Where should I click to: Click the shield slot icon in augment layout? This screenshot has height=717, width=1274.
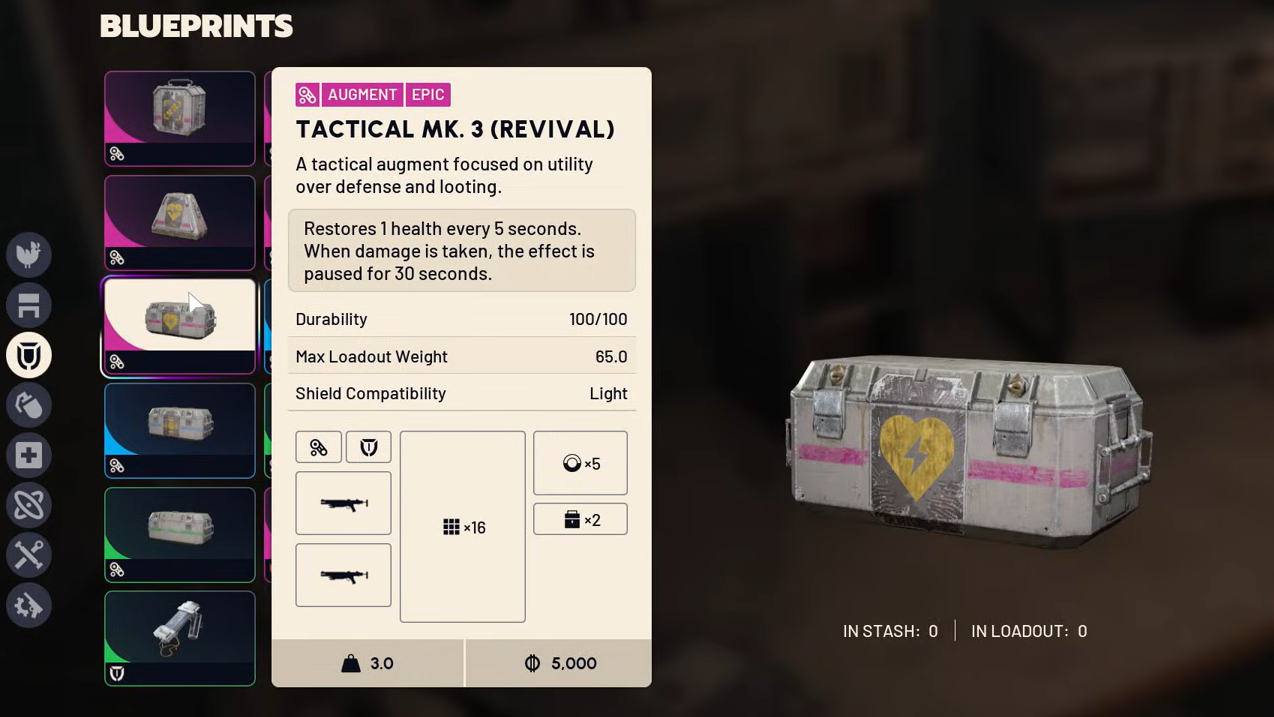pos(368,447)
